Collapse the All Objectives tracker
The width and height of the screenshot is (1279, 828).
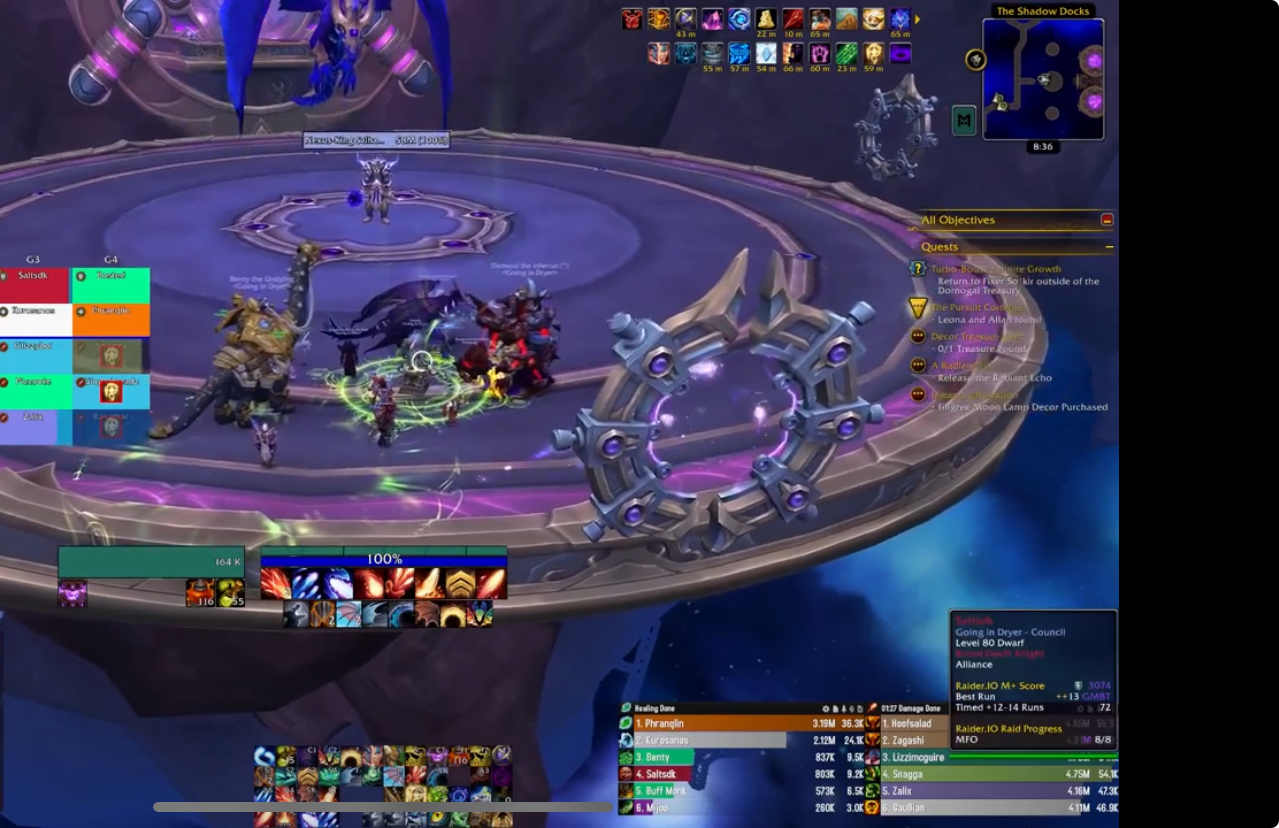[x=1107, y=220]
